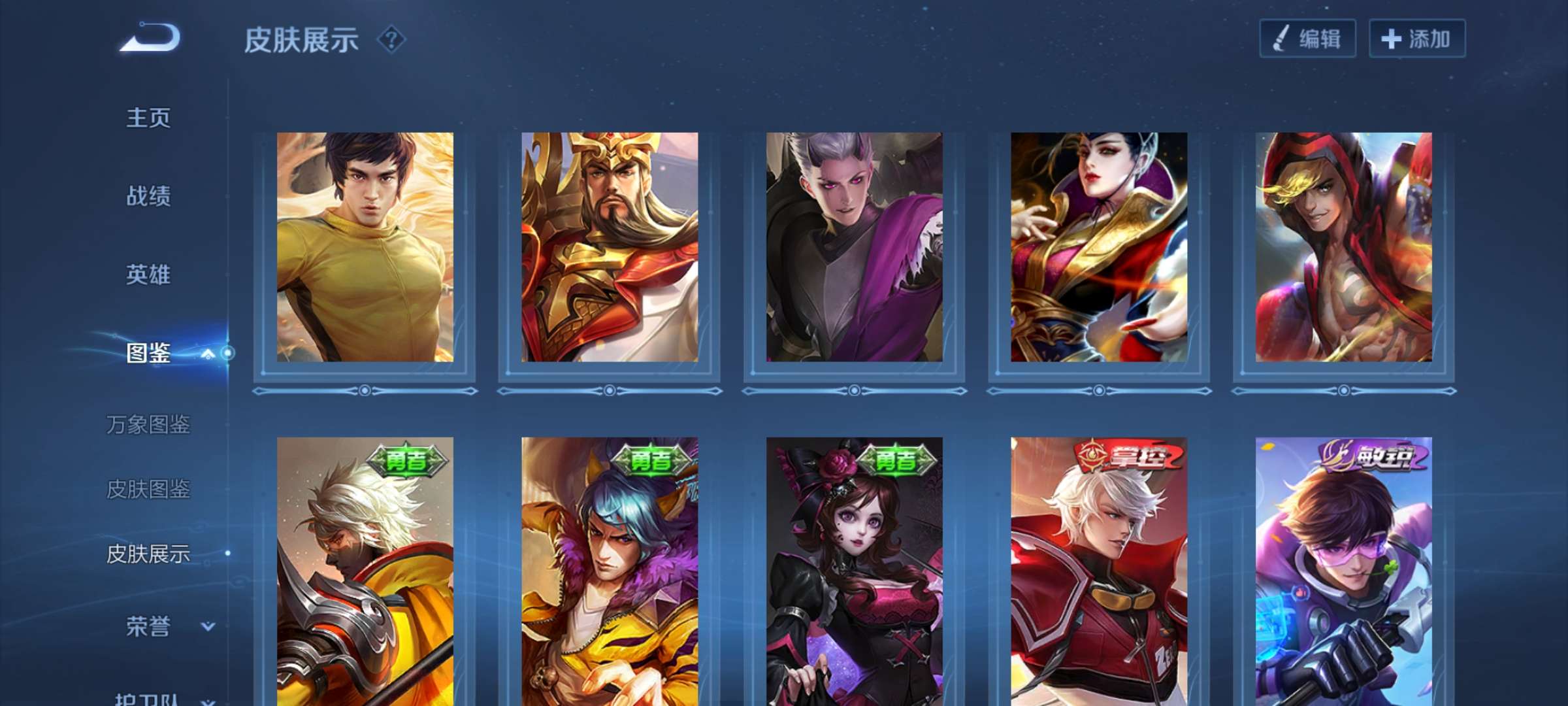Open the 皮肤图鉴 skin gallery

pos(148,489)
